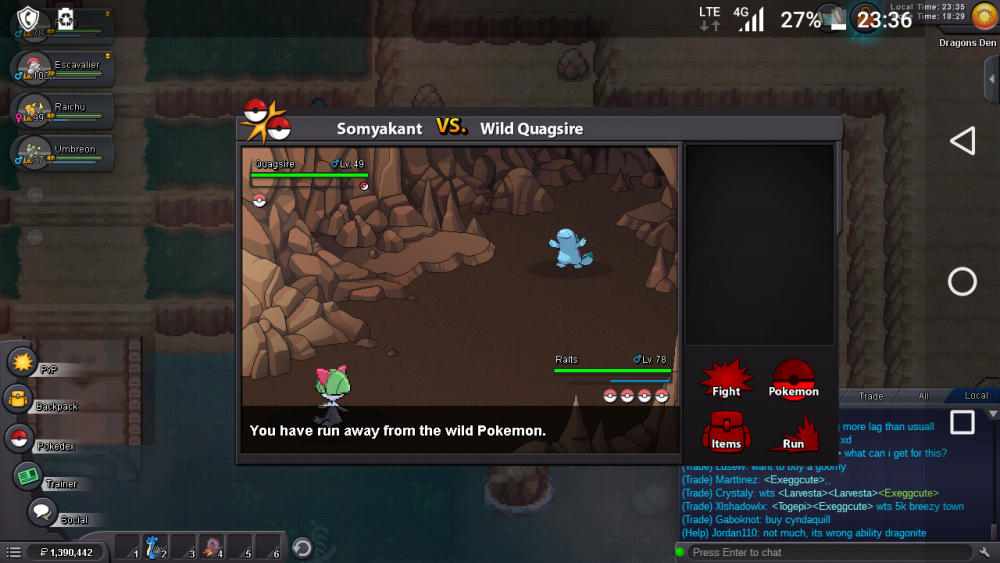This screenshot has width=1000, height=563.
Task: Tap the Android back triangle button
Action: tap(962, 141)
